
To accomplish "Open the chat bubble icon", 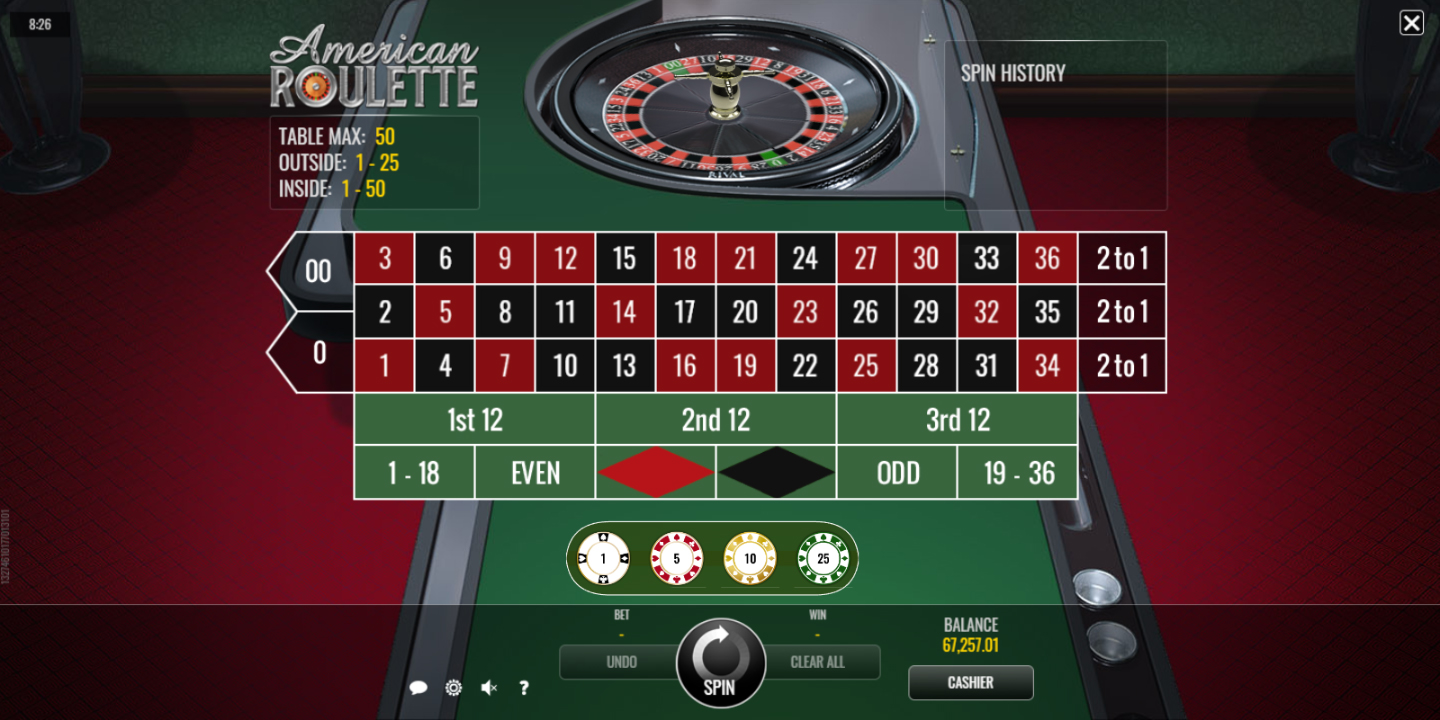I will [419, 688].
